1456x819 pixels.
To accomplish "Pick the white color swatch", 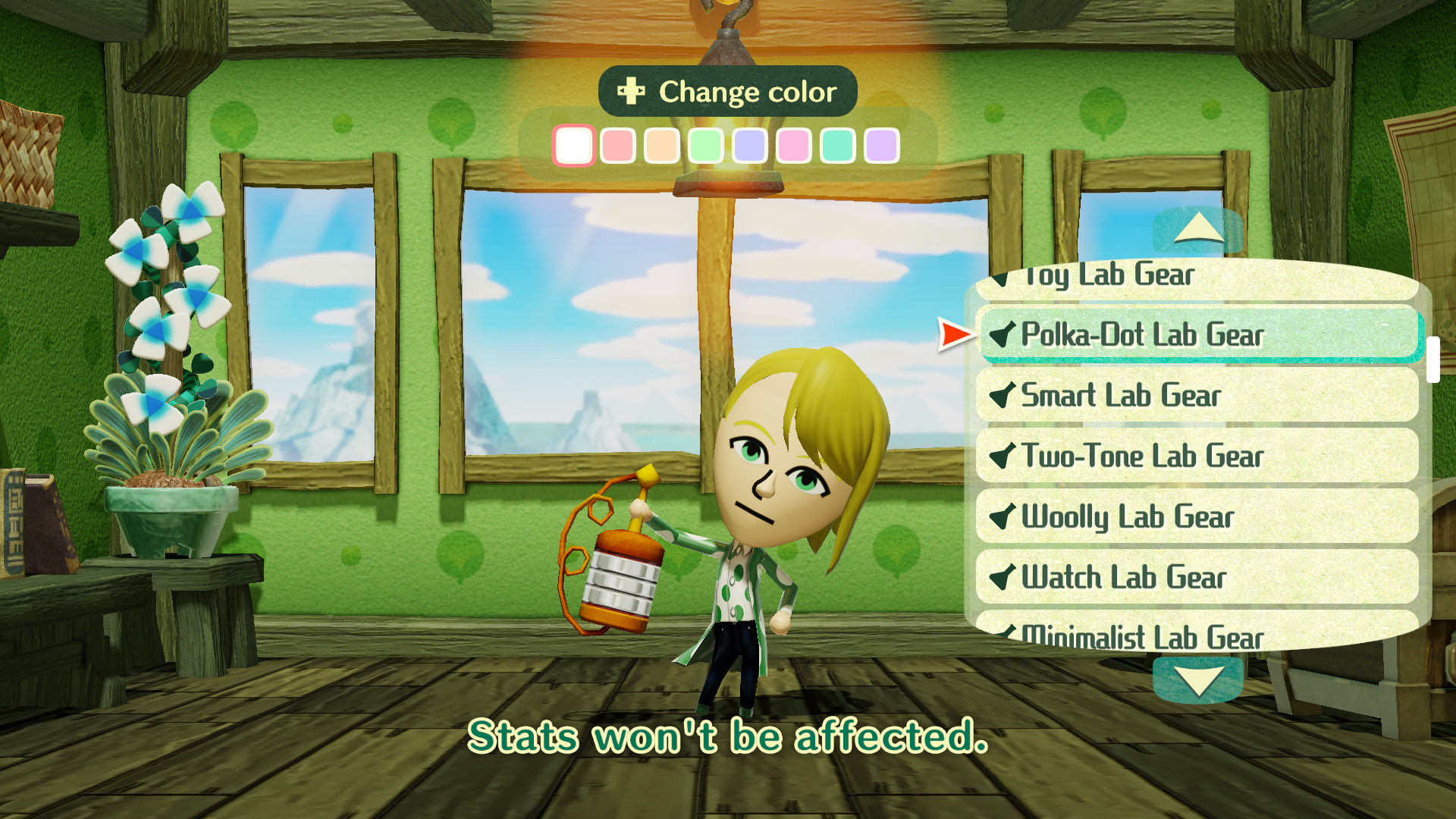I will 574,146.
